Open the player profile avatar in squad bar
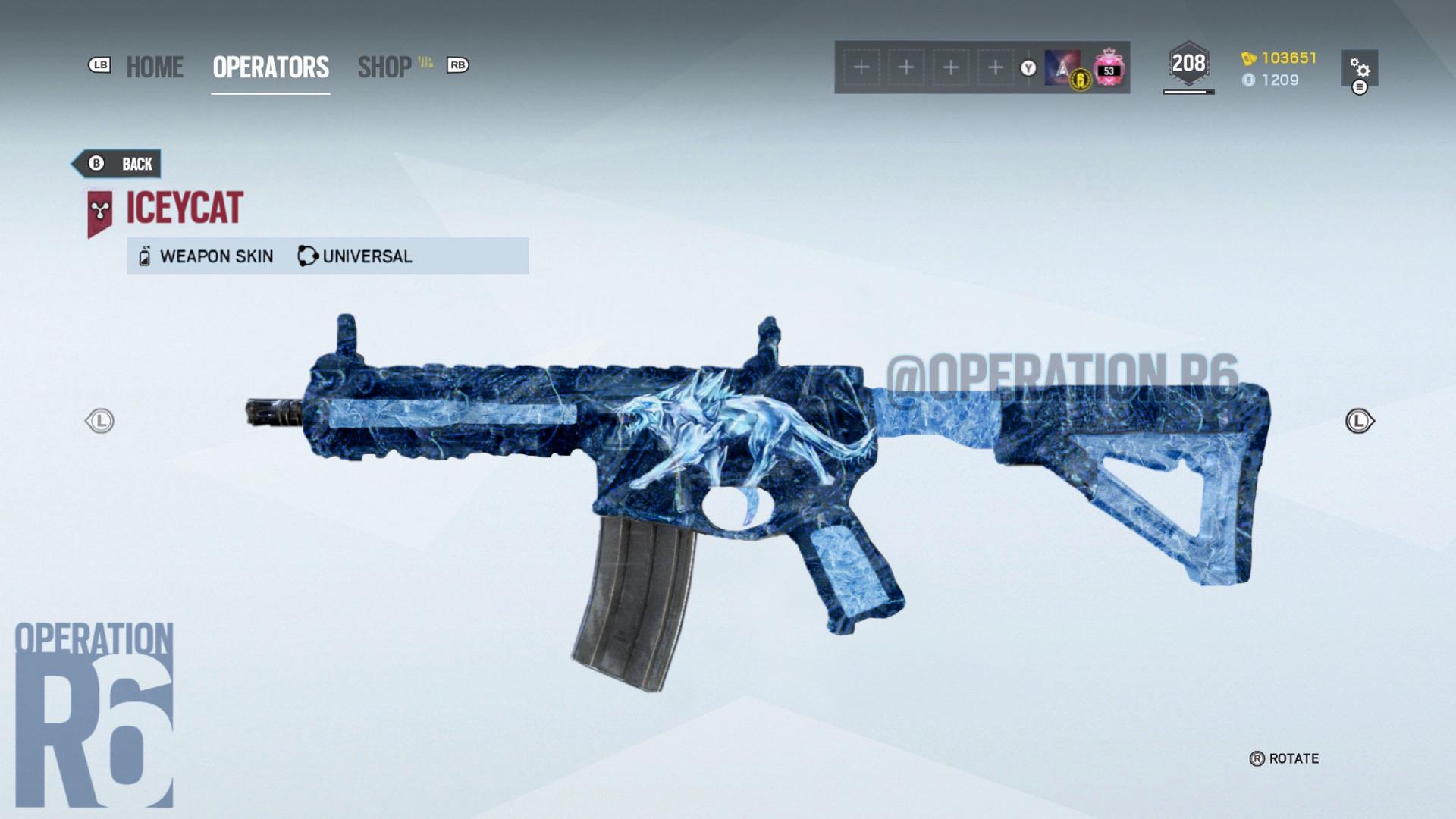 coord(1063,67)
